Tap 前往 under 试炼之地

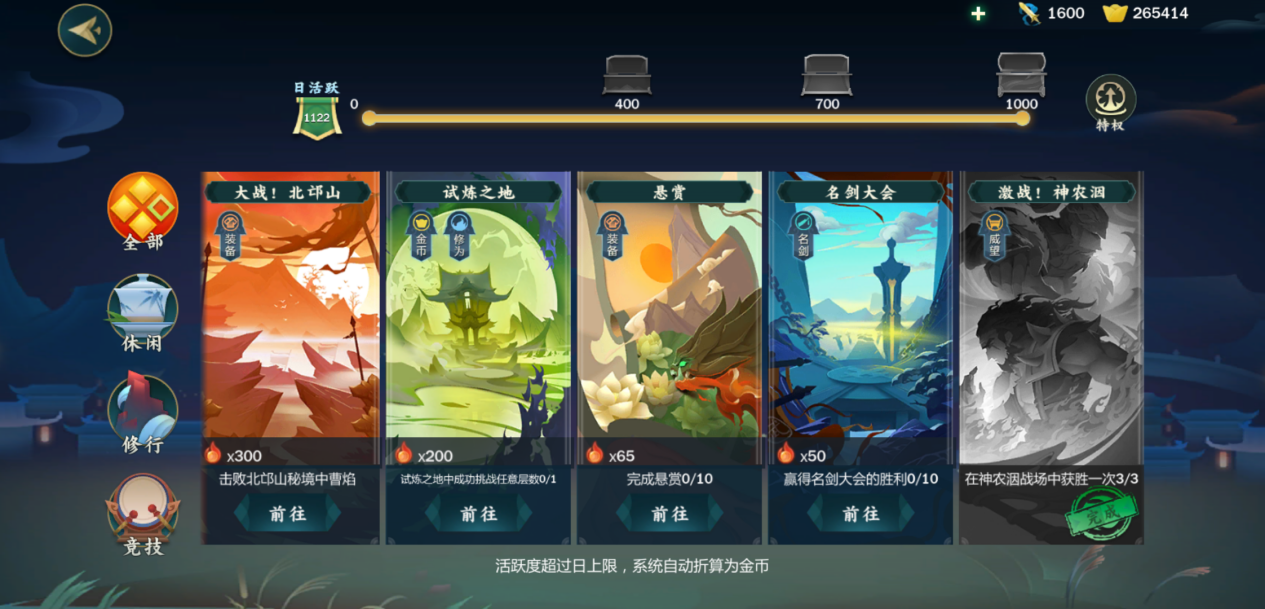click(x=479, y=513)
